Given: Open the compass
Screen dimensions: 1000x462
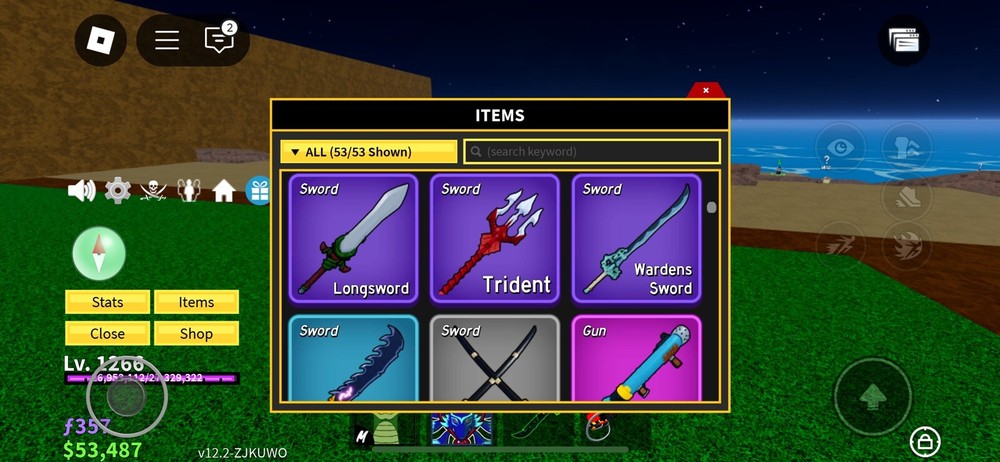Looking at the screenshot, I should point(99,252).
